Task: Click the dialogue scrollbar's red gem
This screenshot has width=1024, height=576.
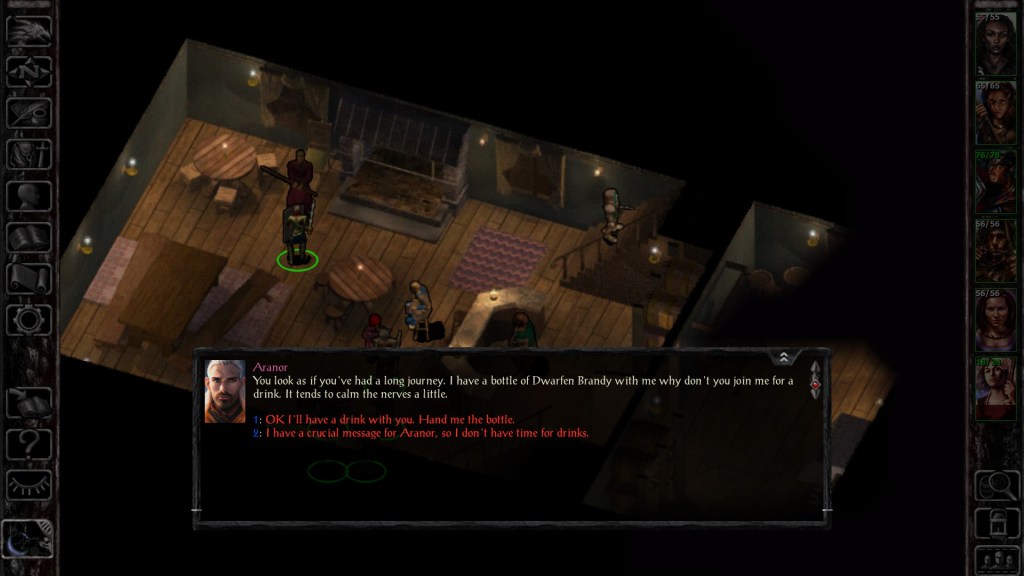Action: coord(815,383)
